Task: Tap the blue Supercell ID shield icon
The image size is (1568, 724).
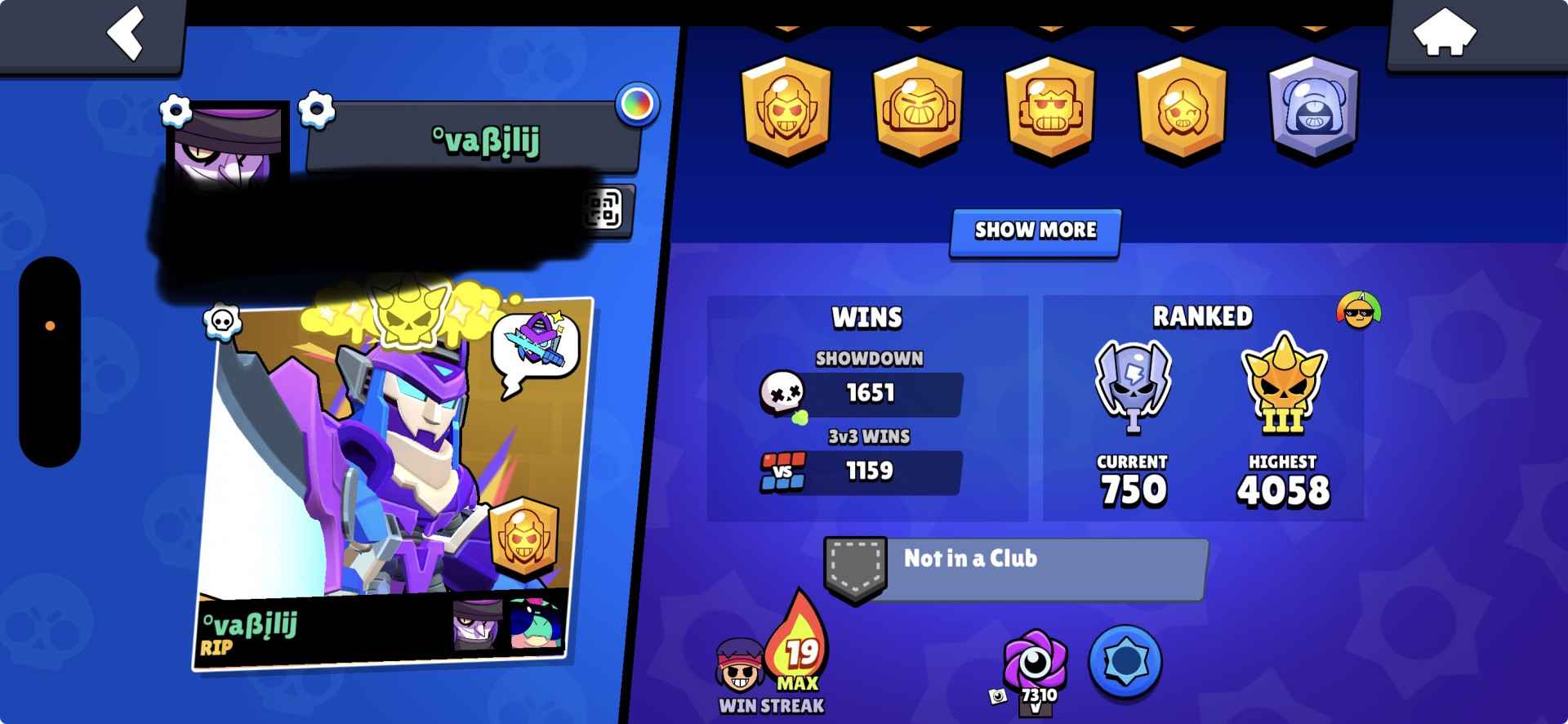Action: point(1127,664)
